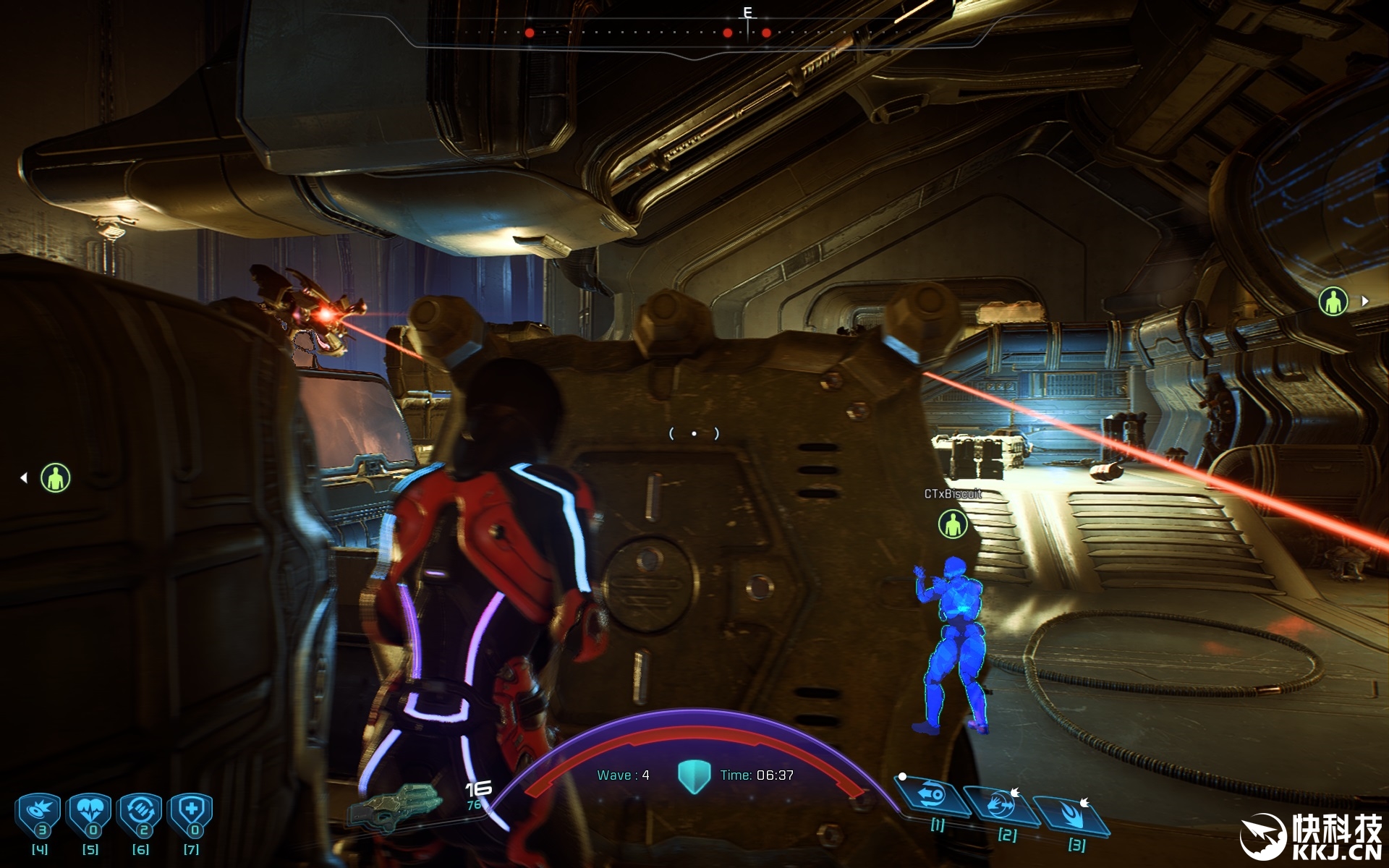Select teammate marker labeled CTxBiscuit
This screenshot has width=1389, height=868.
pyautogui.click(x=953, y=524)
